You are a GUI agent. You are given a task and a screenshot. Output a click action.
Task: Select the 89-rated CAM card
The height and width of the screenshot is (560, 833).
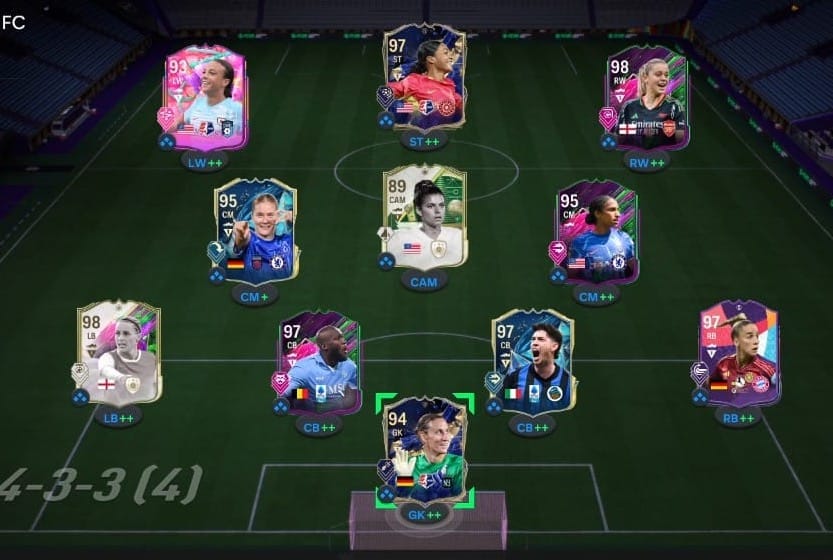(425, 217)
